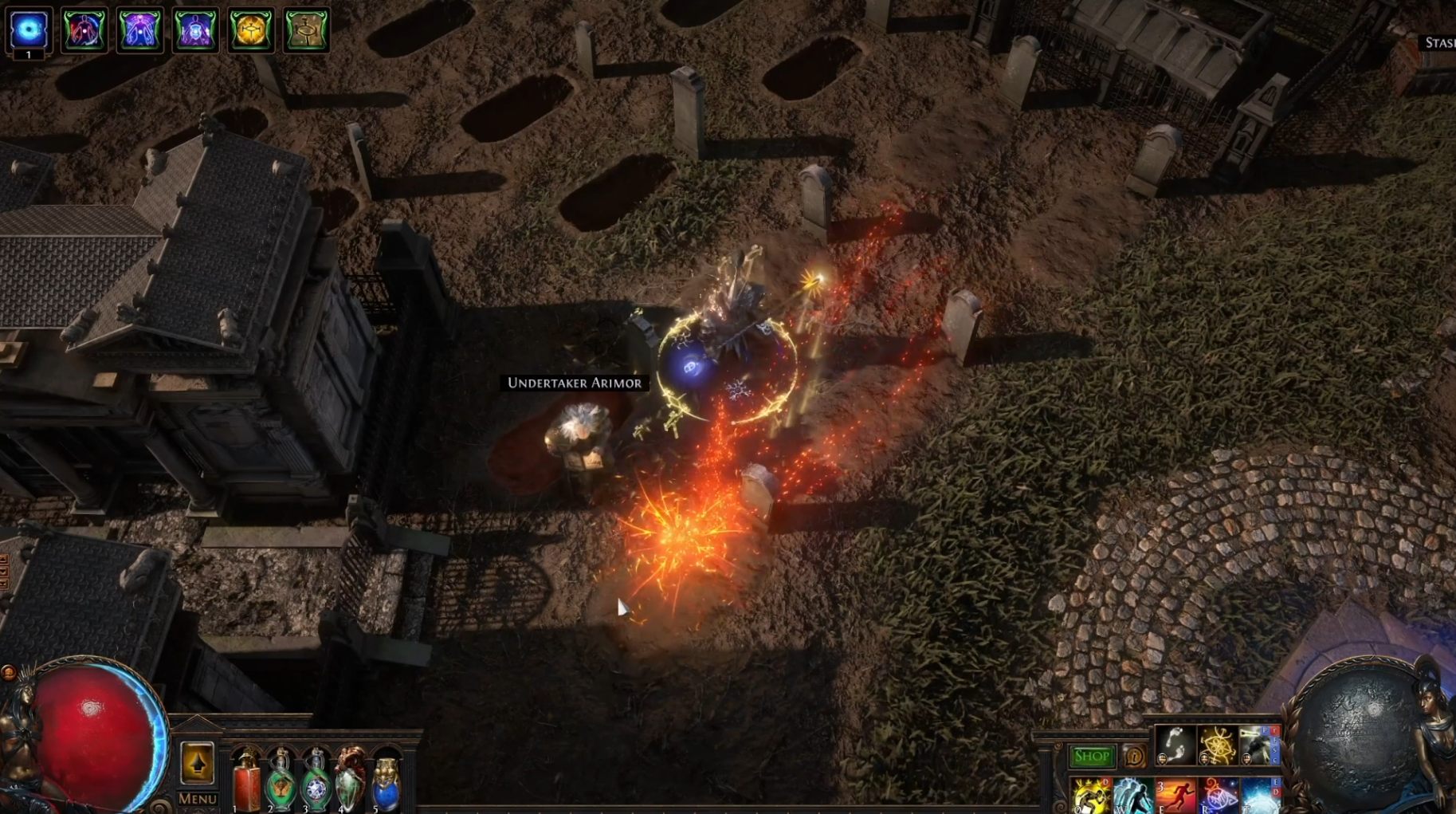Select the golden sigil skill icon

[1217, 745]
